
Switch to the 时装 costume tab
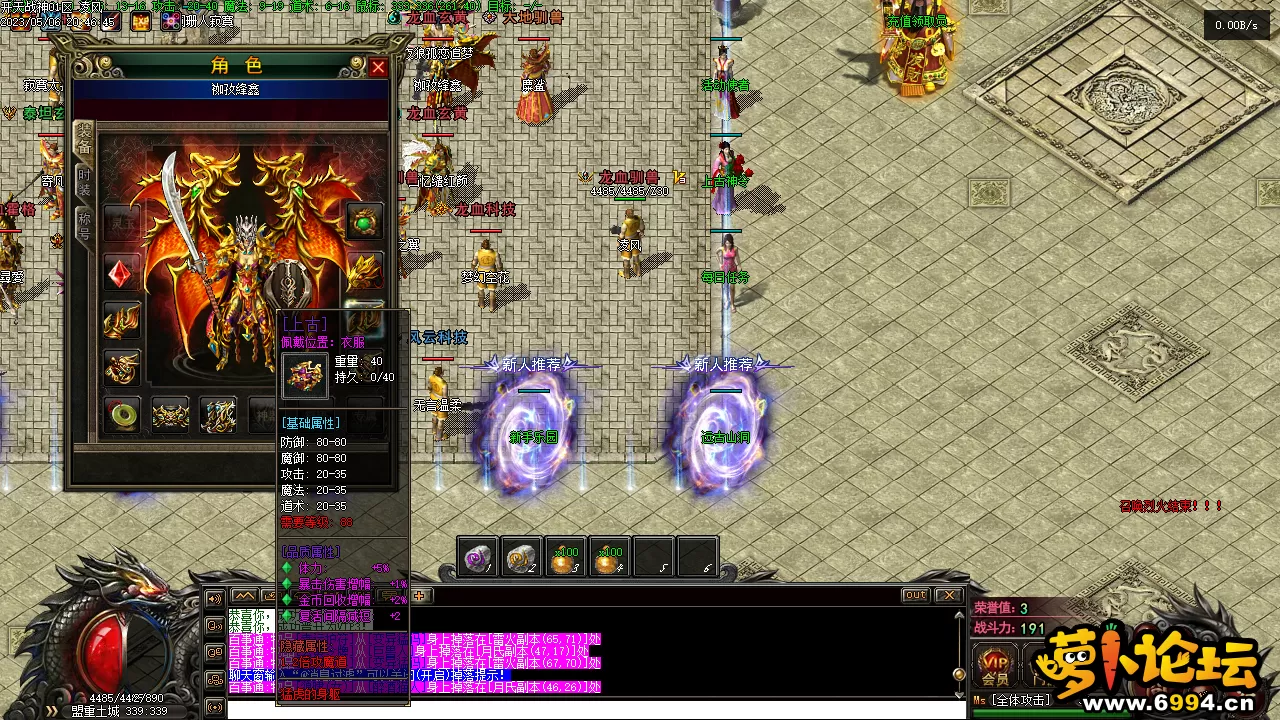pyautogui.click(x=85, y=182)
